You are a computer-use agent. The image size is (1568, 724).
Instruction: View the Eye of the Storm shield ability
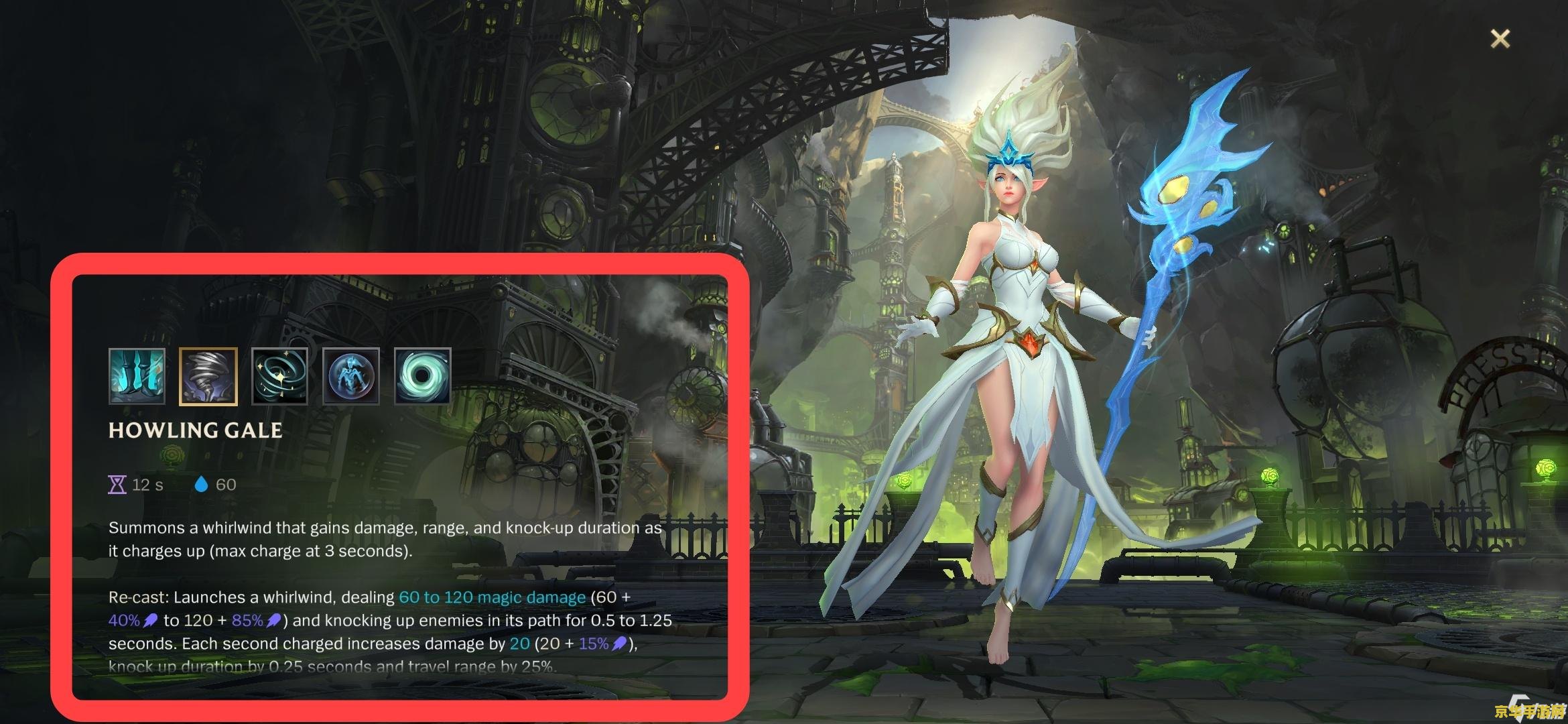point(351,376)
